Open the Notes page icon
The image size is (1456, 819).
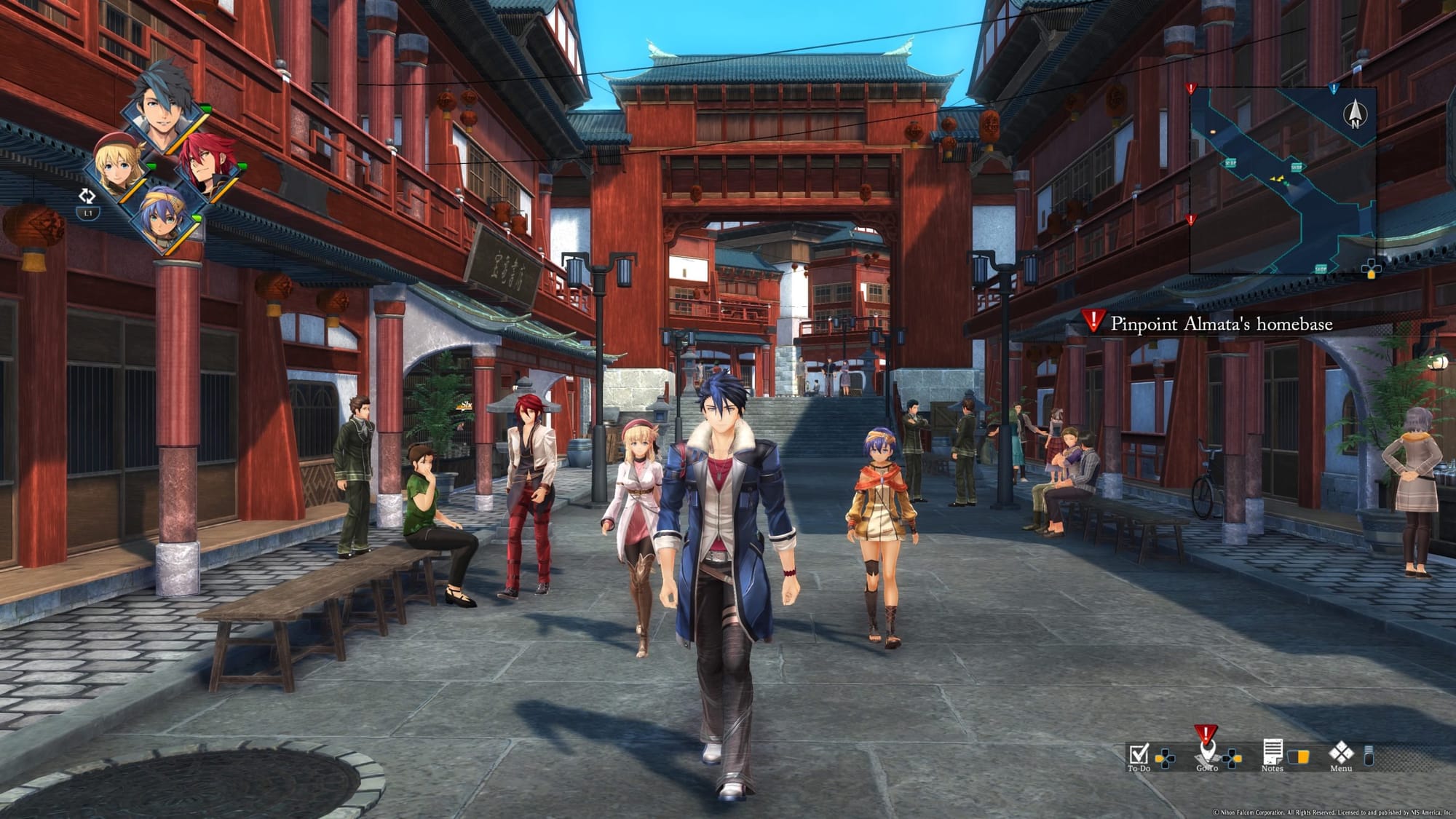(x=1273, y=753)
